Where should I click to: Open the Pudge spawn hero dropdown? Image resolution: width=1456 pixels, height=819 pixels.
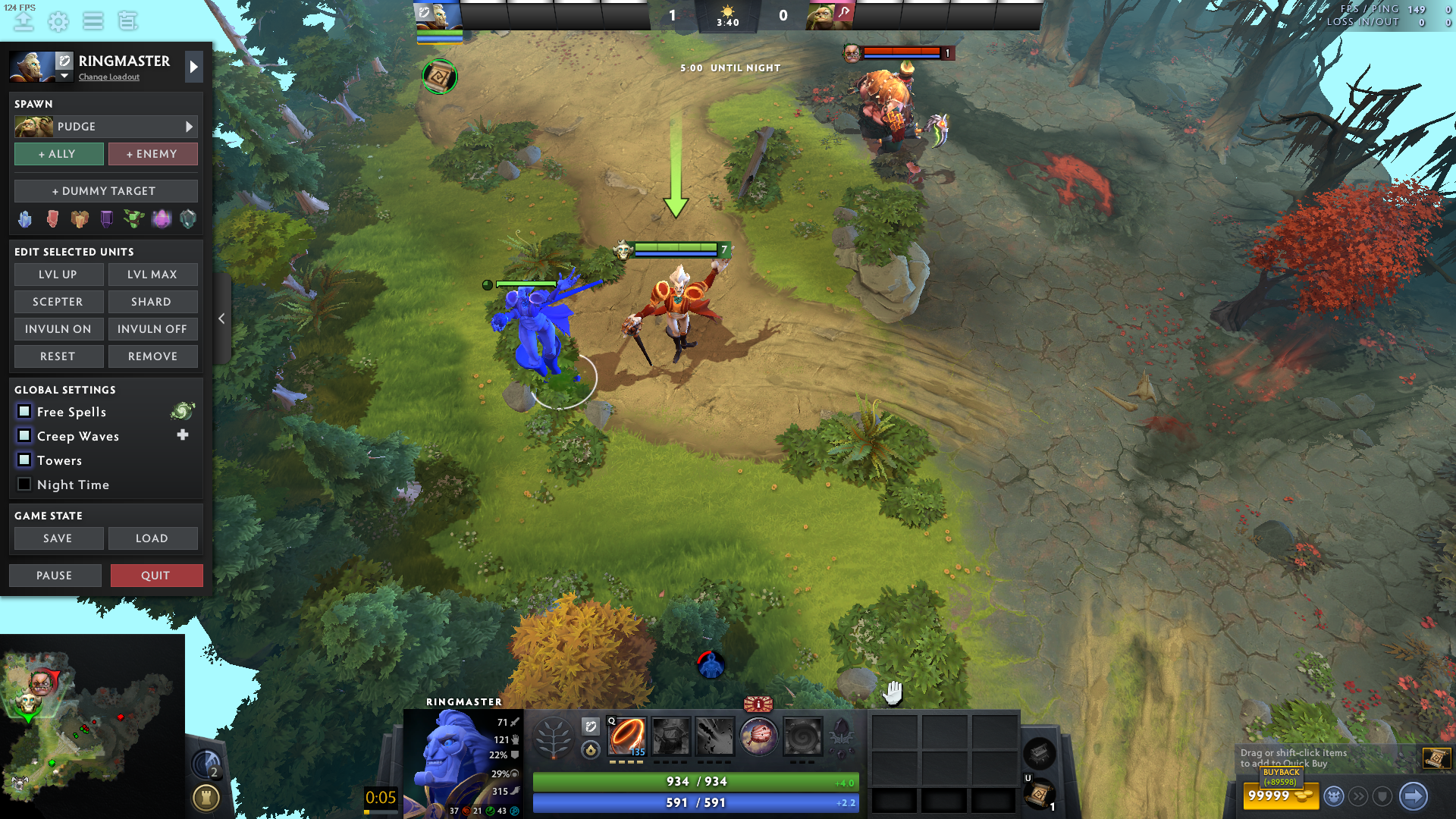tap(105, 127)
